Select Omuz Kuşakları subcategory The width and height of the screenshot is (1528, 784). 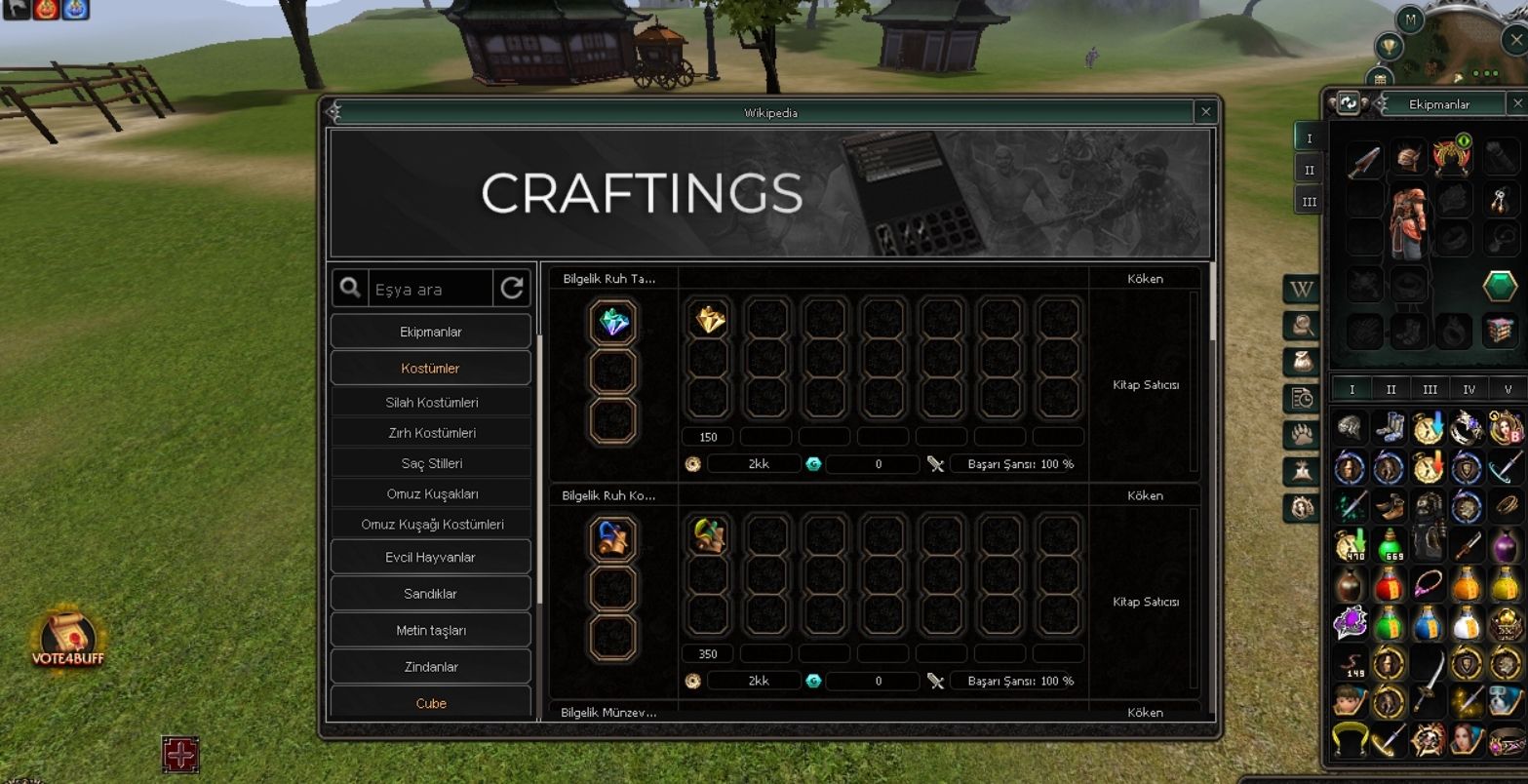pos(431,493)
